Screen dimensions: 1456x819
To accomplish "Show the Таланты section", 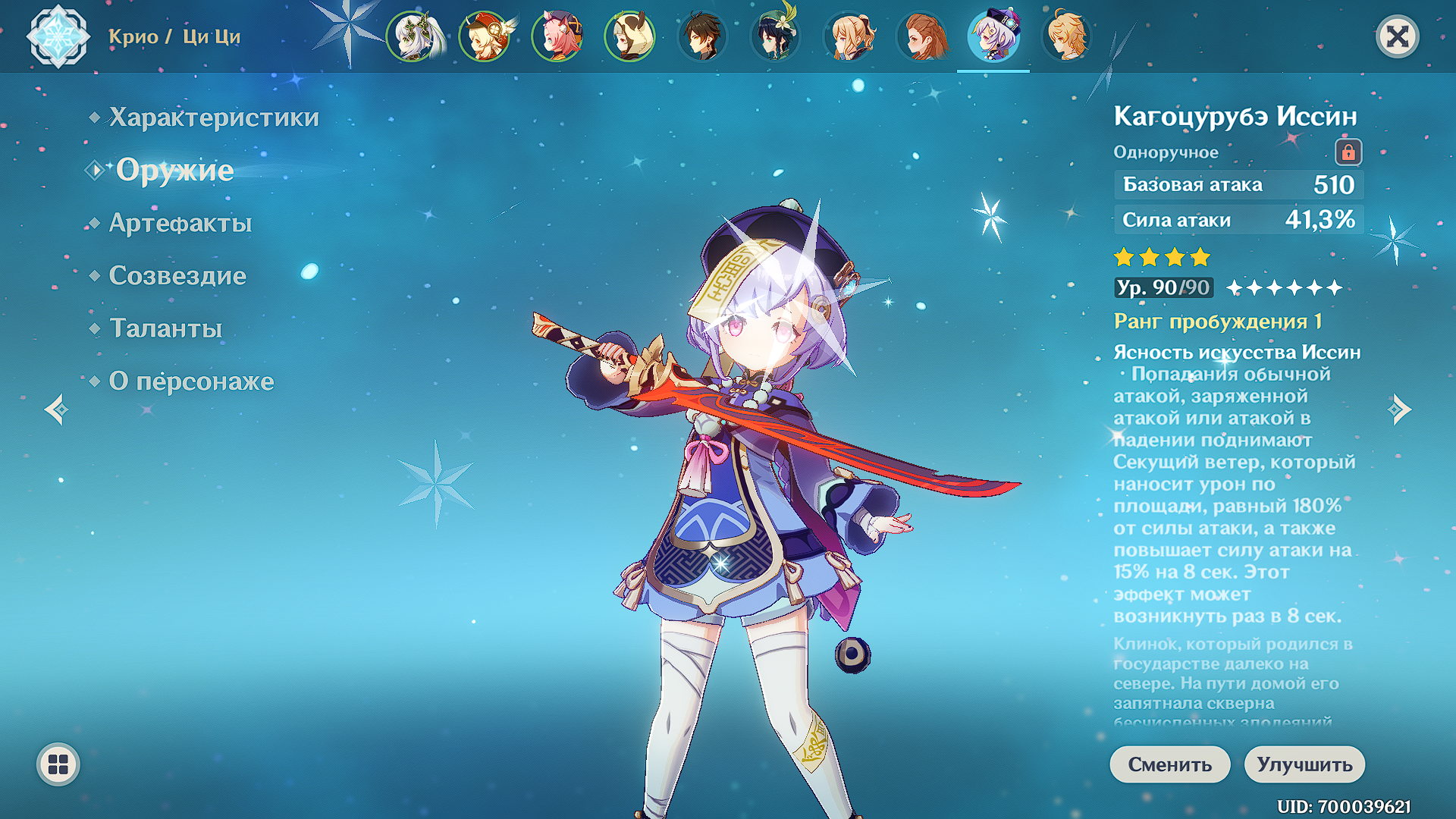I will 165,328.
